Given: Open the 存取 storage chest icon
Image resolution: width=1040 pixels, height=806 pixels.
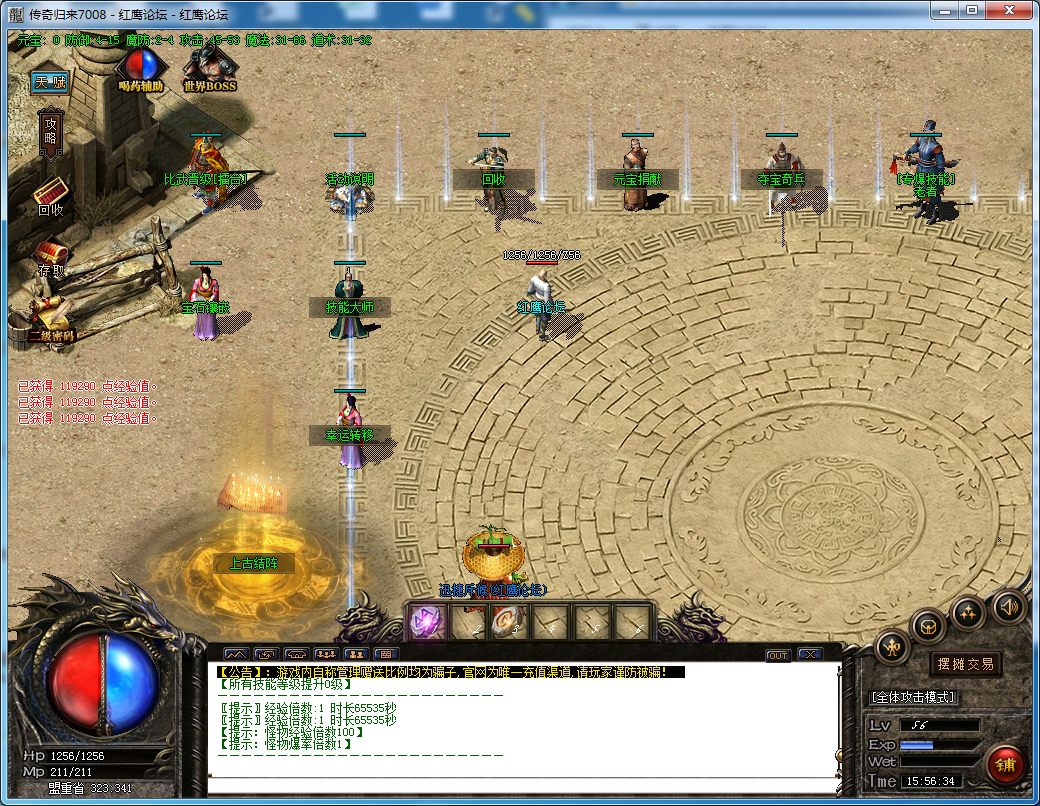Looking at the screenshot, I should click(50, 257).
